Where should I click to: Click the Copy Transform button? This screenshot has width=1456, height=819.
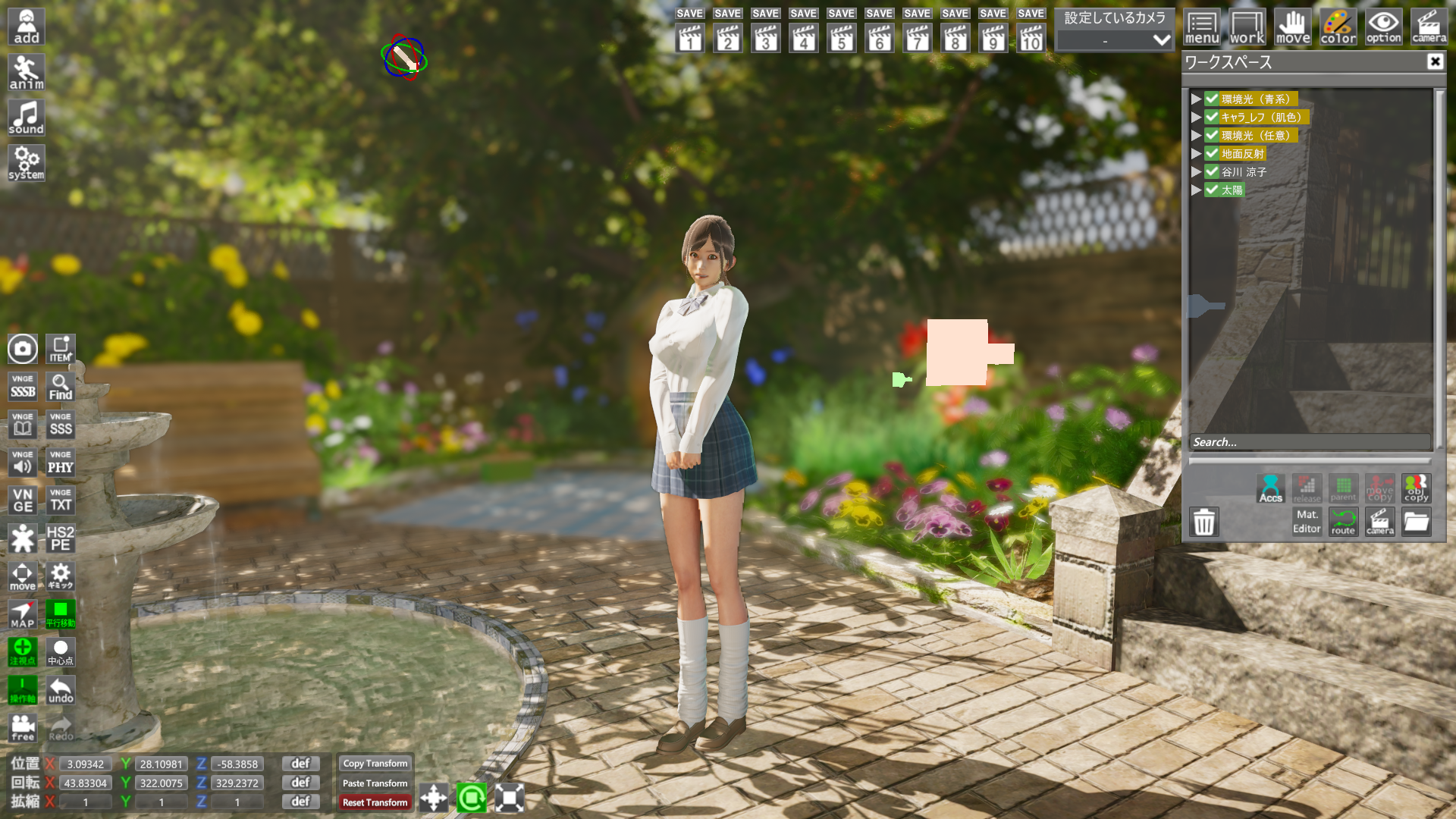(375, 764)
